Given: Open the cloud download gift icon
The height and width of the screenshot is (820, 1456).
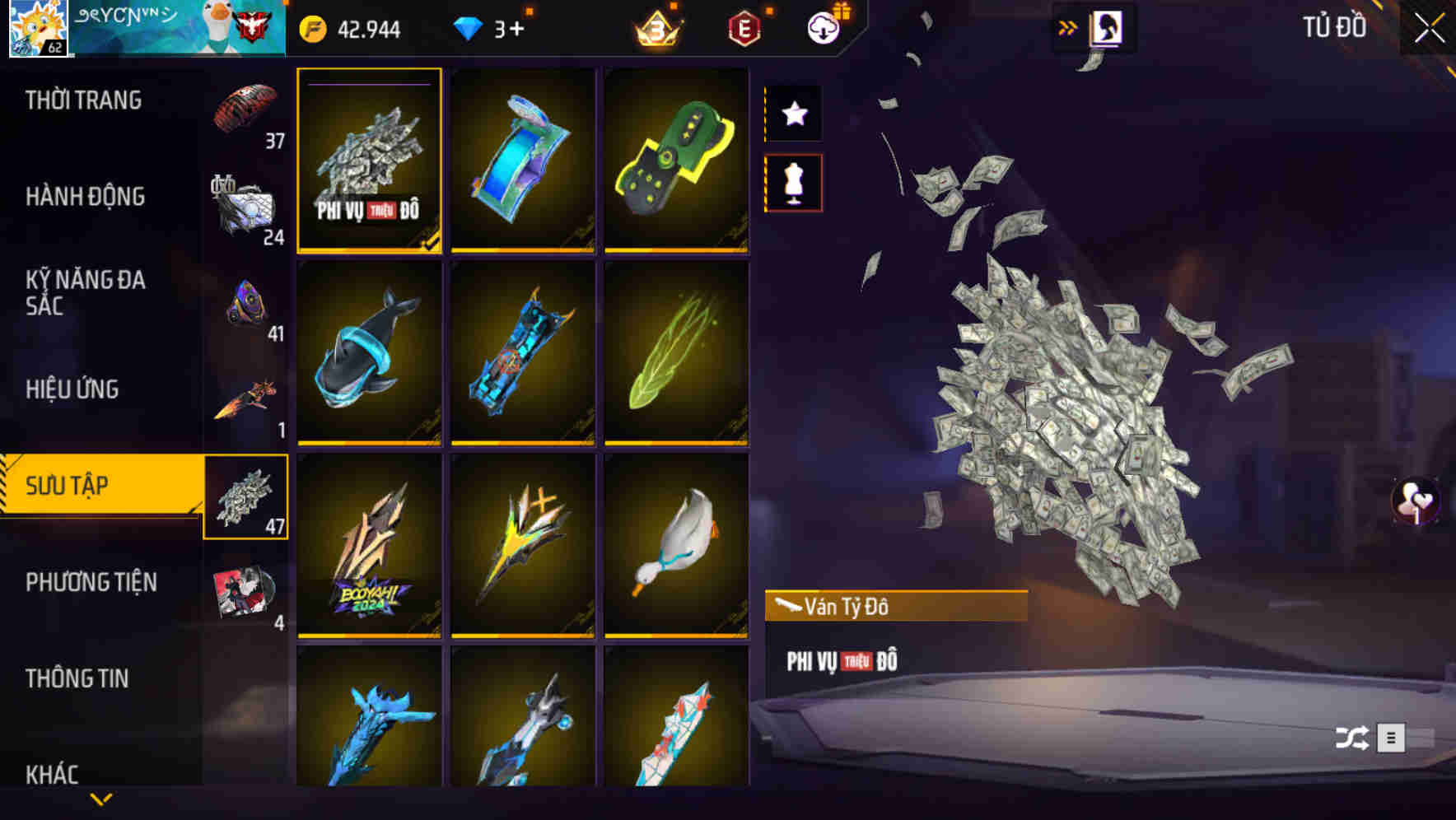Looking at the screenshot, I should point(824,27).
